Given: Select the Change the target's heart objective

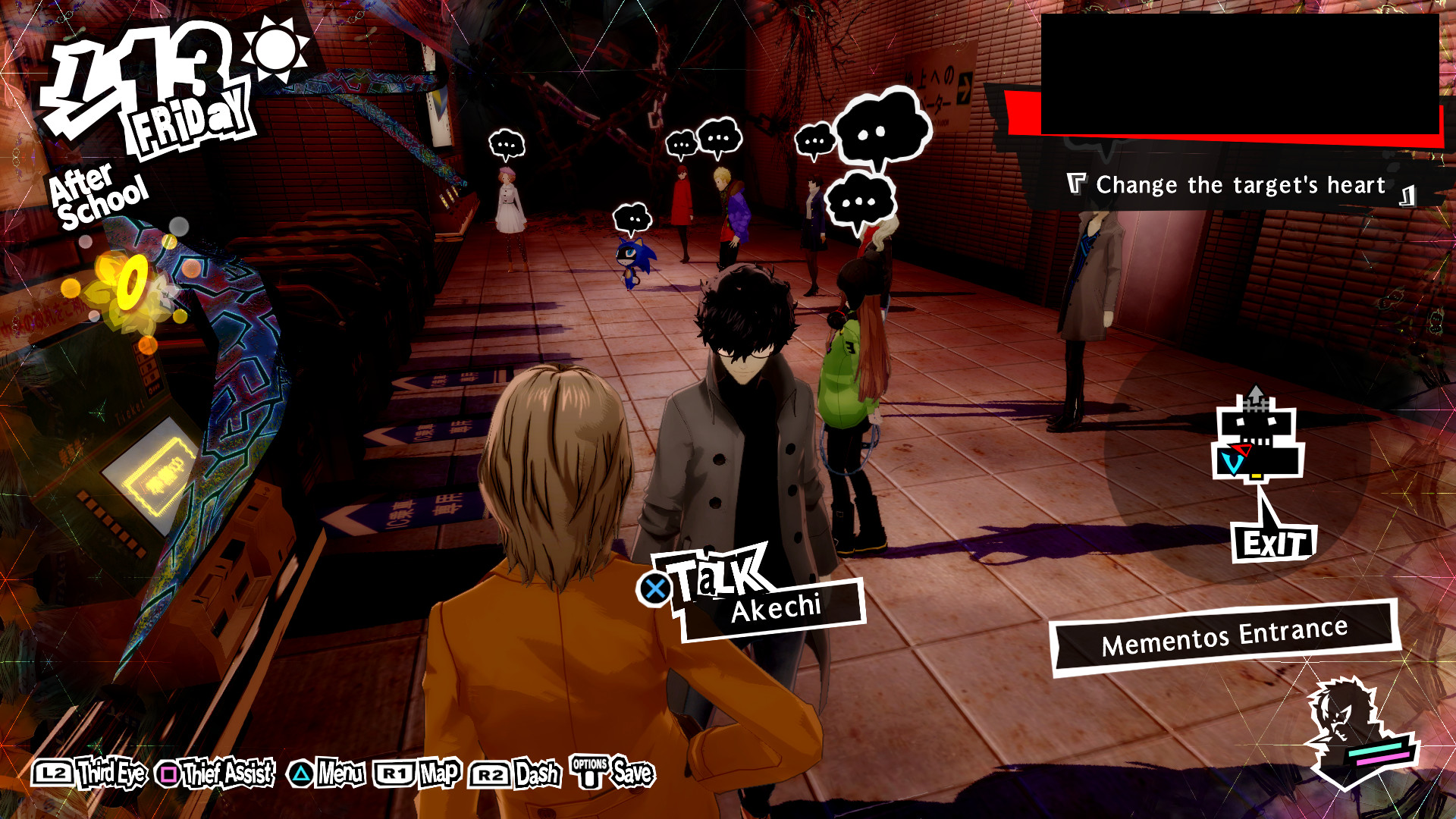Looking at the screenshot, I should pyautogui.click(x=1239, y=184).
